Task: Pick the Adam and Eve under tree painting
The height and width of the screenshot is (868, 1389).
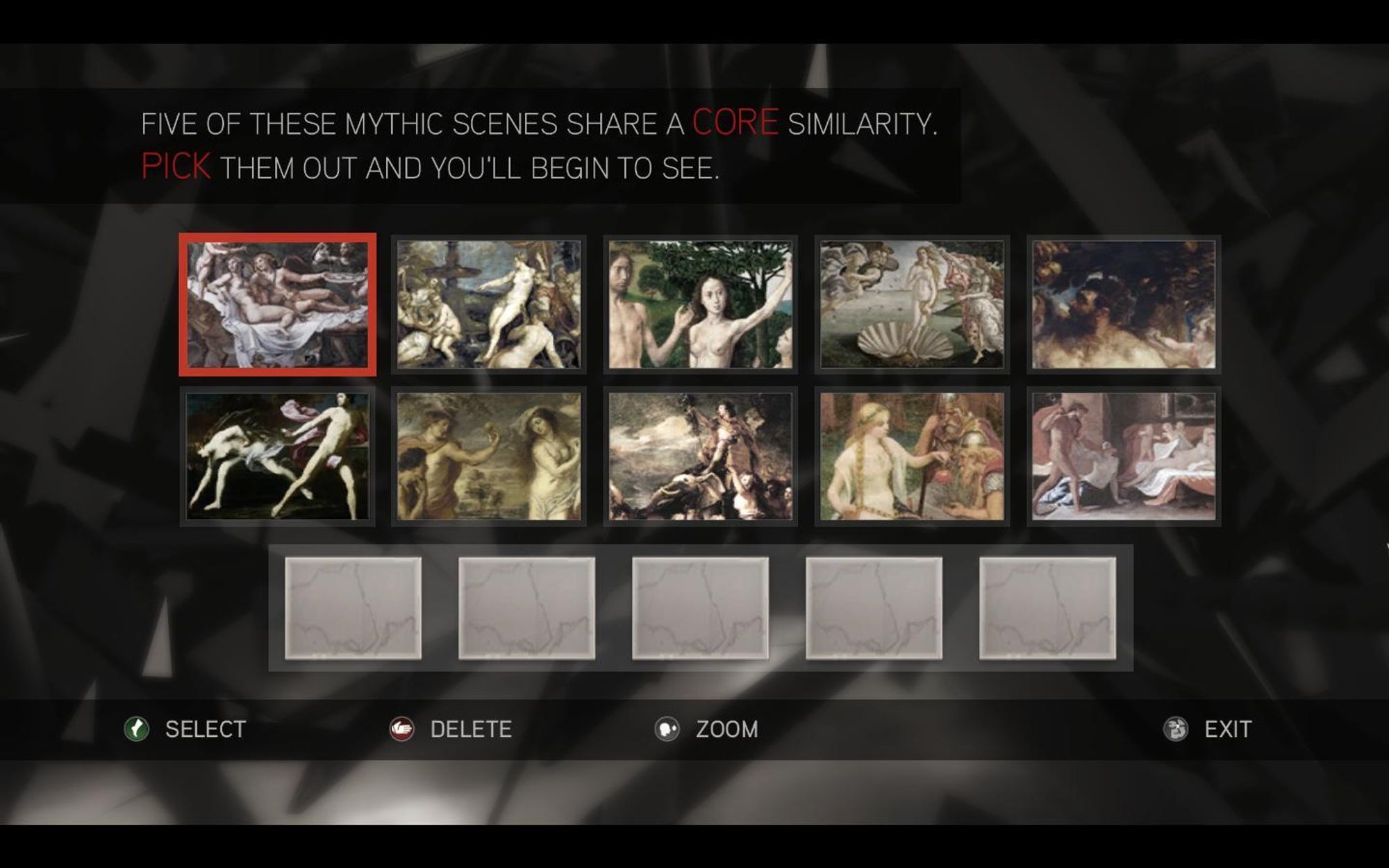Action: [x=700, y=305]
